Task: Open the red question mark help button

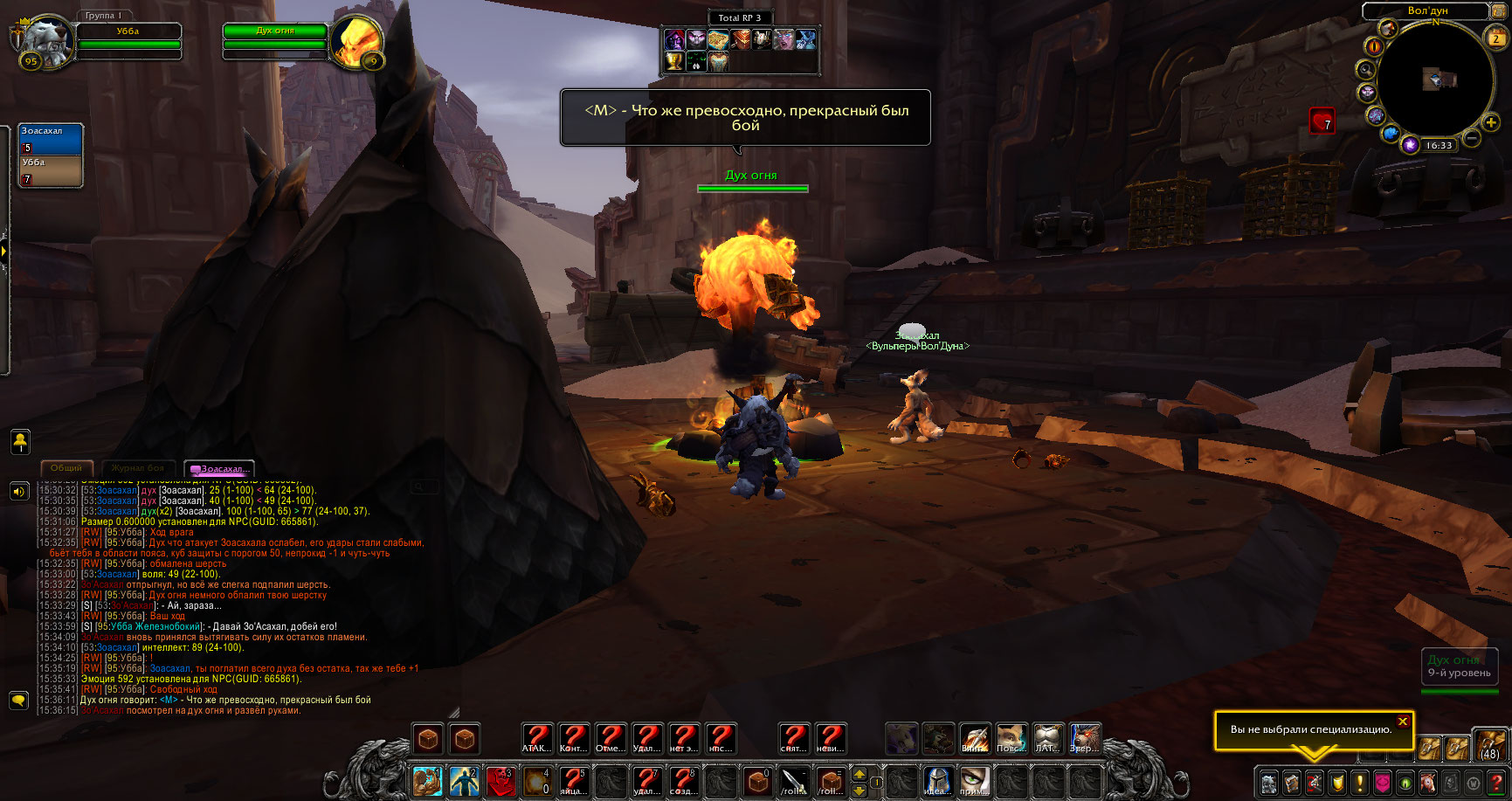Action: click(1495, 782)
